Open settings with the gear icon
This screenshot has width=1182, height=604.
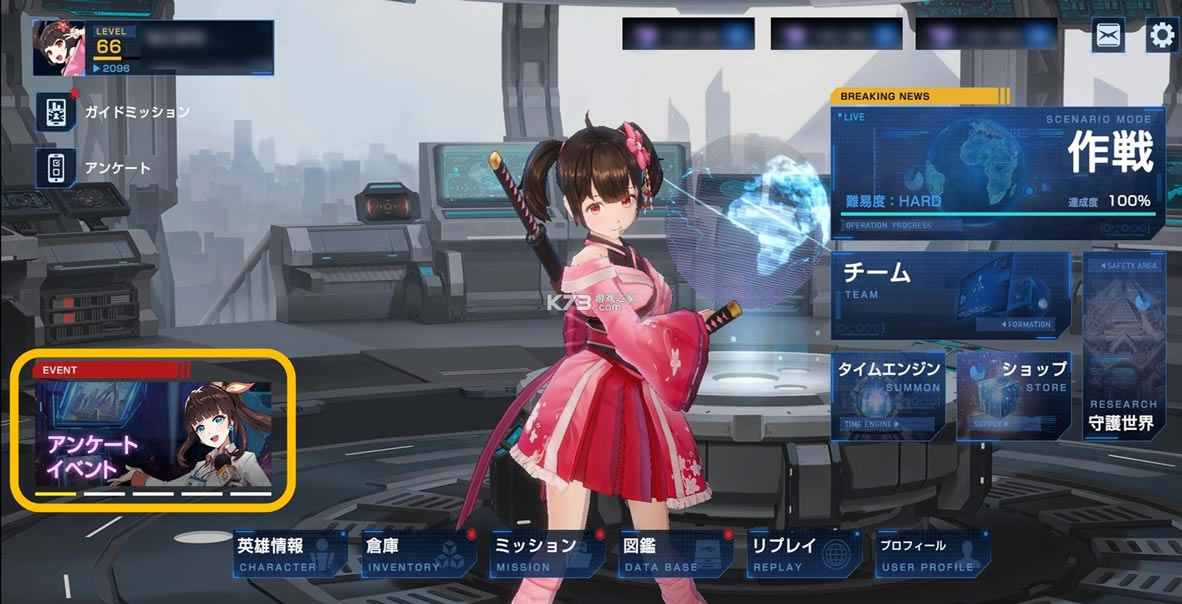[1161, 36]
